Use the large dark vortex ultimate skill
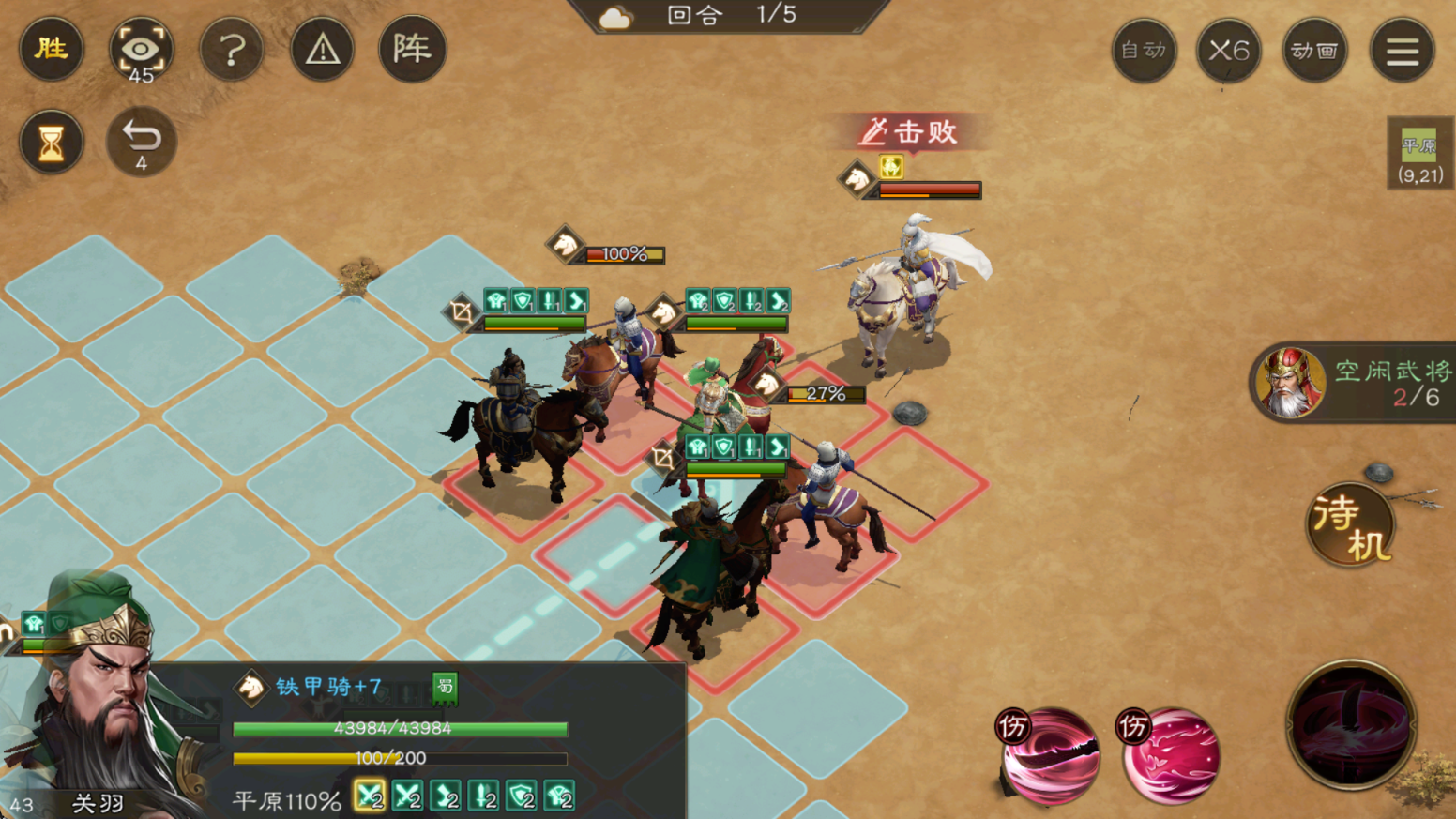 (x=1351, y=723)
